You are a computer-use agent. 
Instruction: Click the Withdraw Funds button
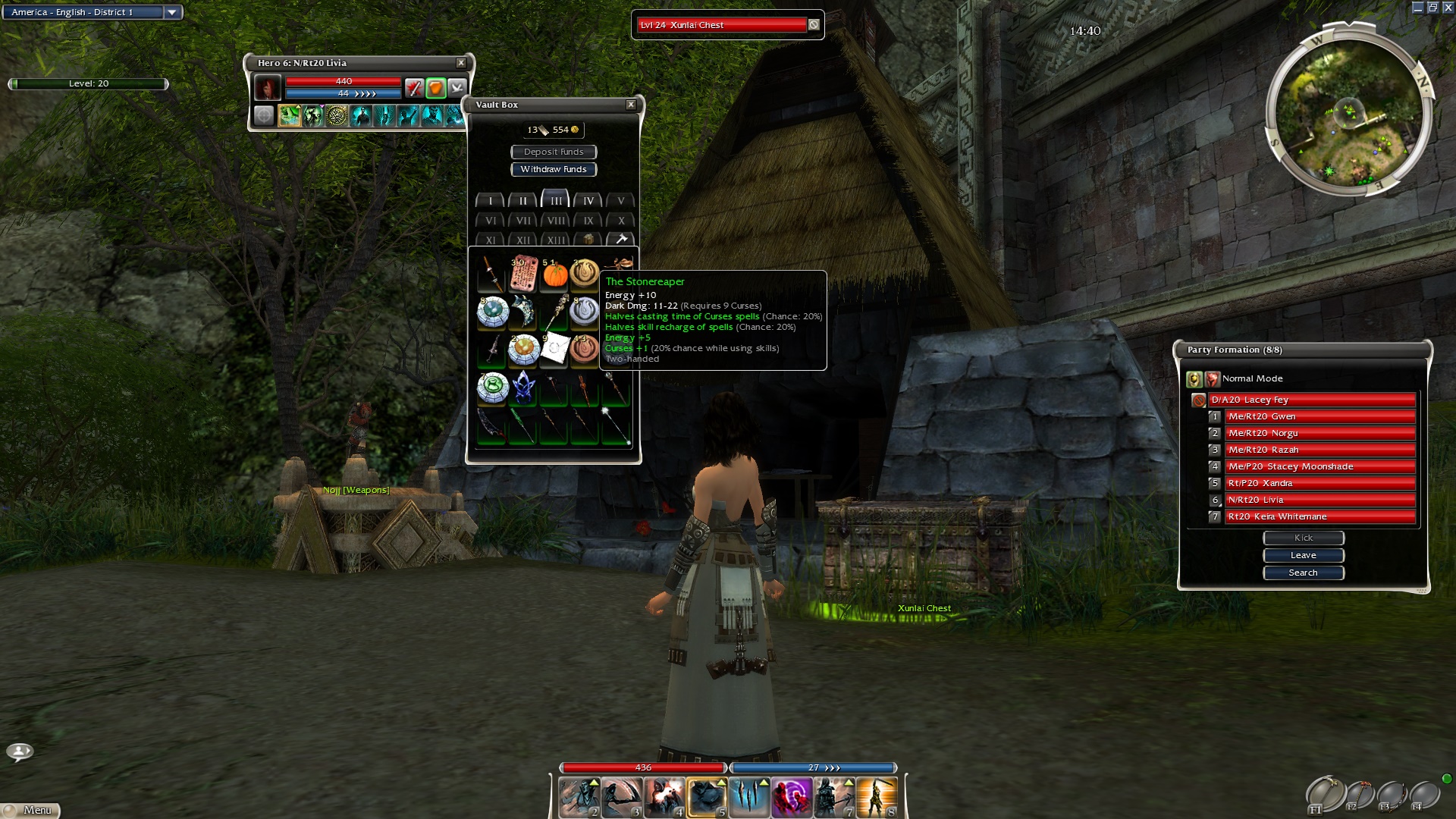(554, 169)
